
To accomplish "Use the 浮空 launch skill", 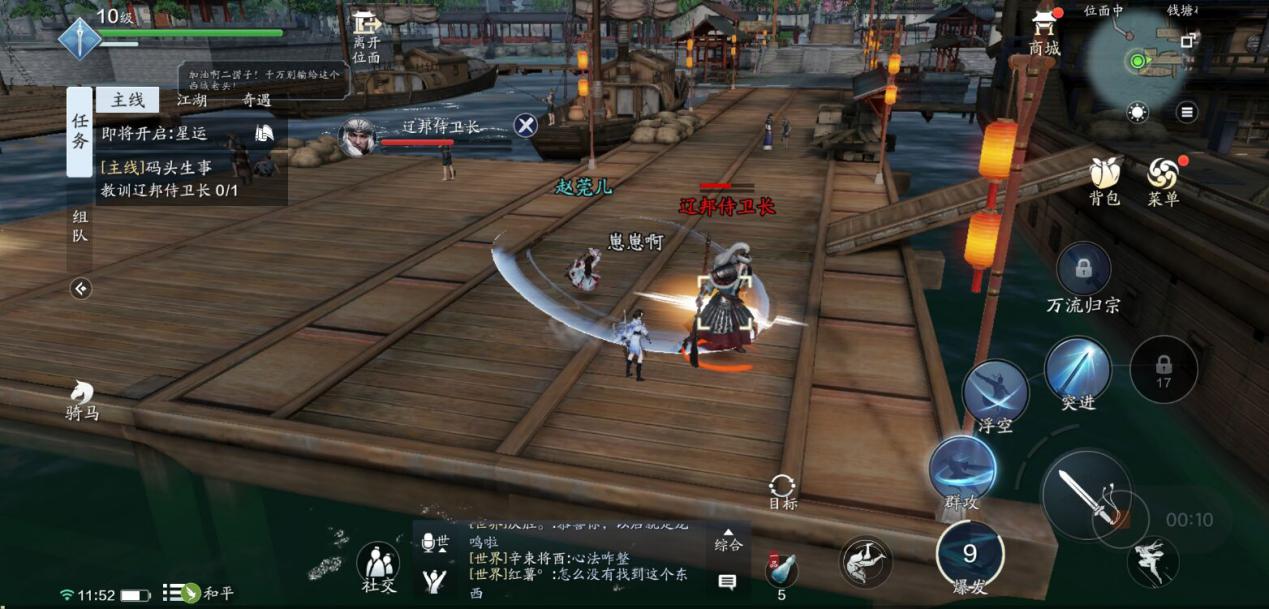I will coord(995,393).
